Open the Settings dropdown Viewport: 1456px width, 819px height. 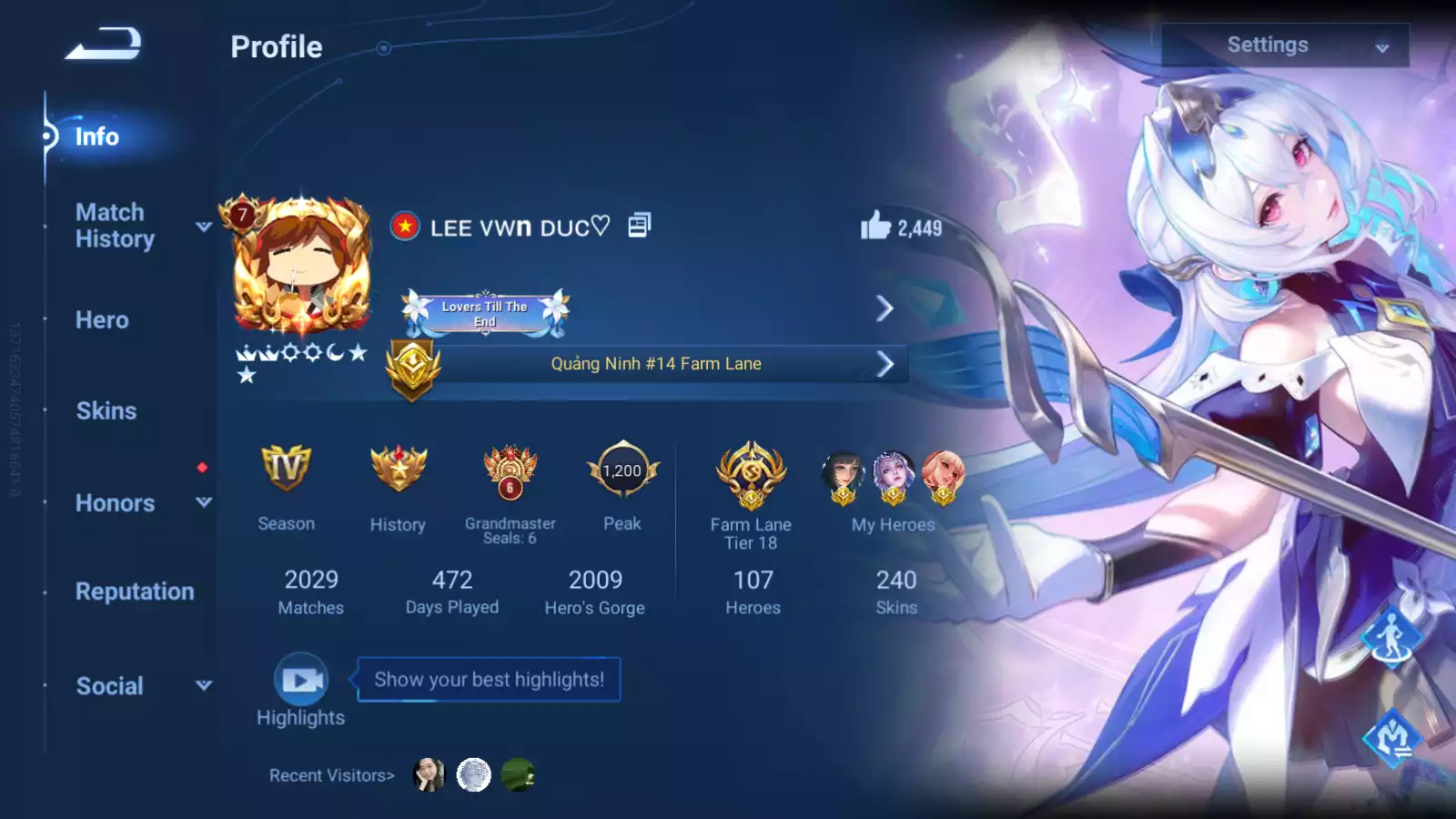pyautogui.click(x=1284, y=45)
